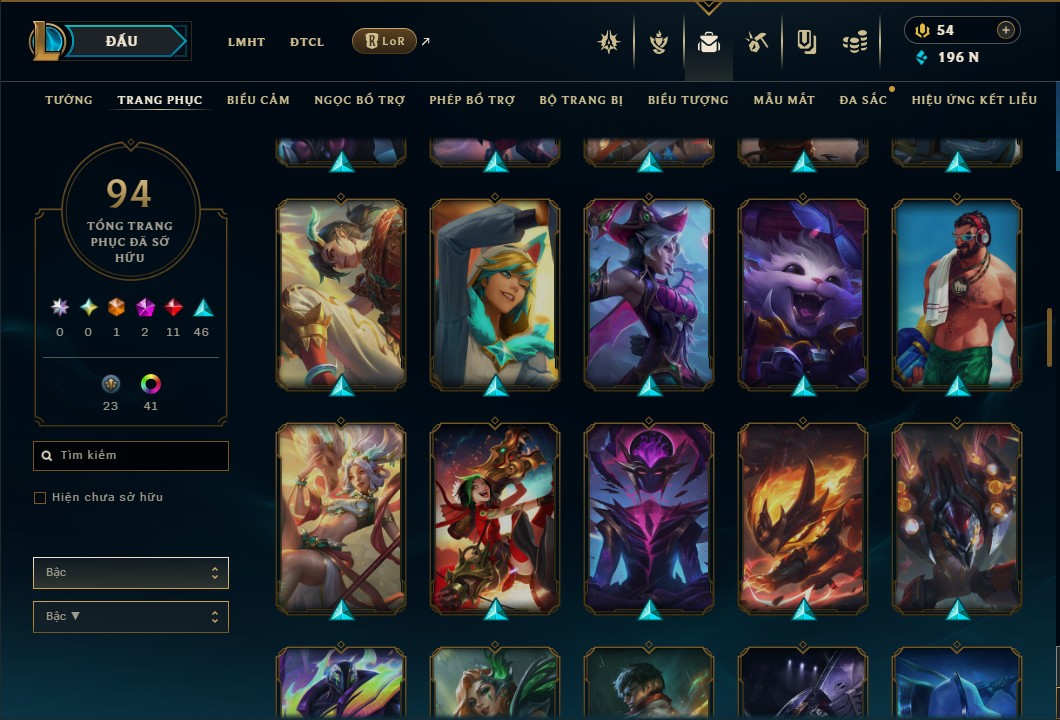Viewport: 1060px width, 720px height.
Task: Switch to the TƯỚNG tab
Action: coord(69,100)
